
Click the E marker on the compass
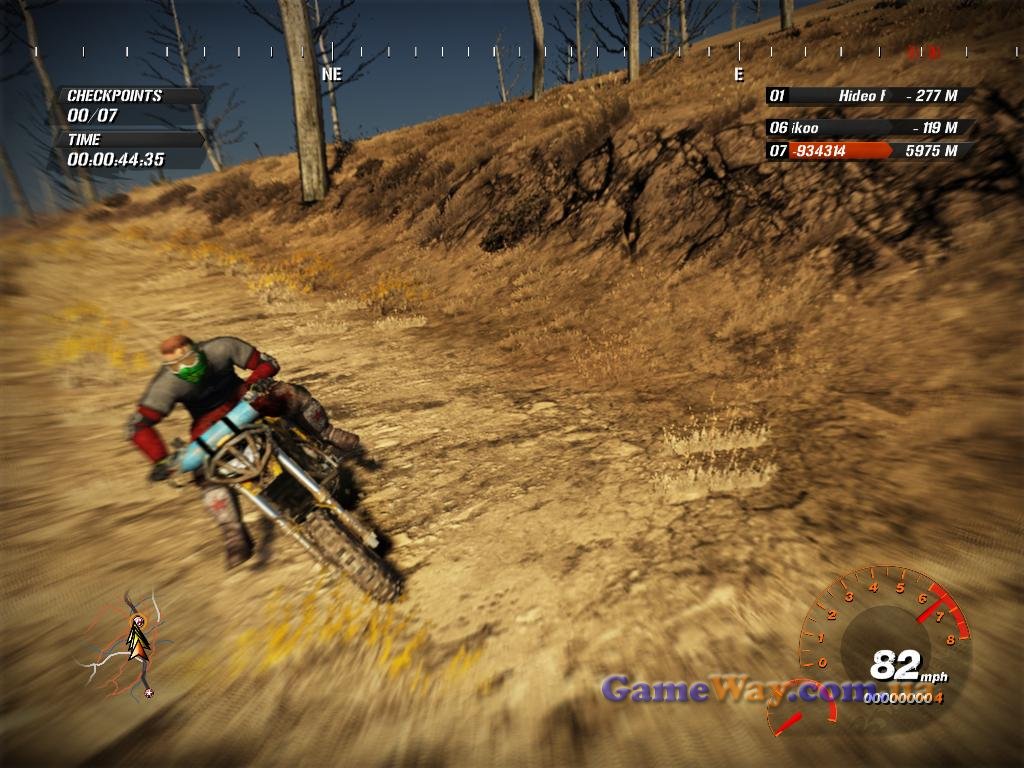[x=739, y=74]
